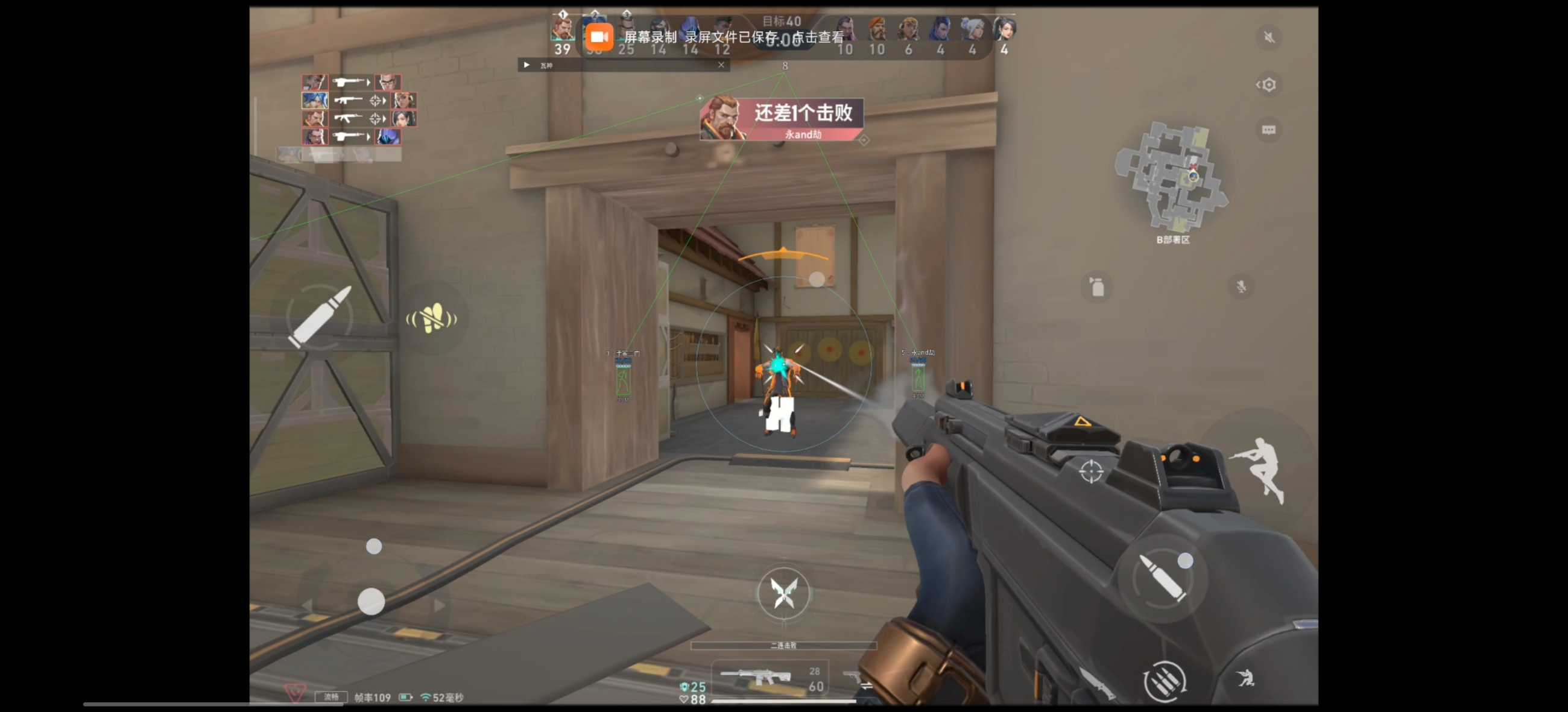
Task: Open the chat message bubble
Action: [x=1268, y=130]
